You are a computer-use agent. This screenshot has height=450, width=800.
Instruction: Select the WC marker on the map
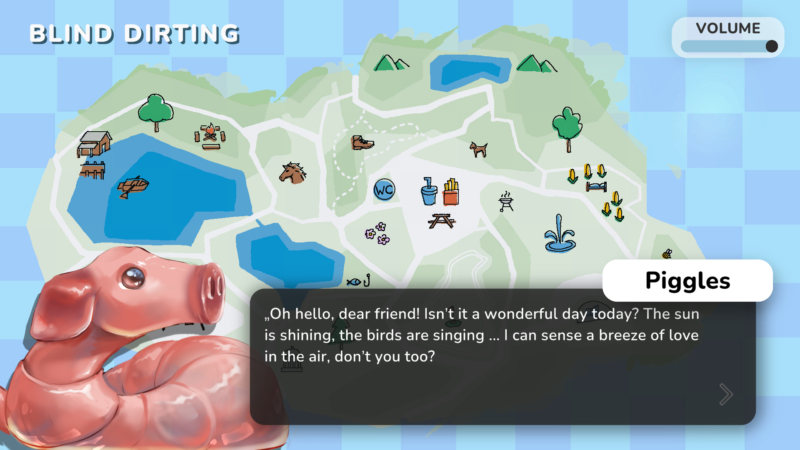[x=384, y=188]
